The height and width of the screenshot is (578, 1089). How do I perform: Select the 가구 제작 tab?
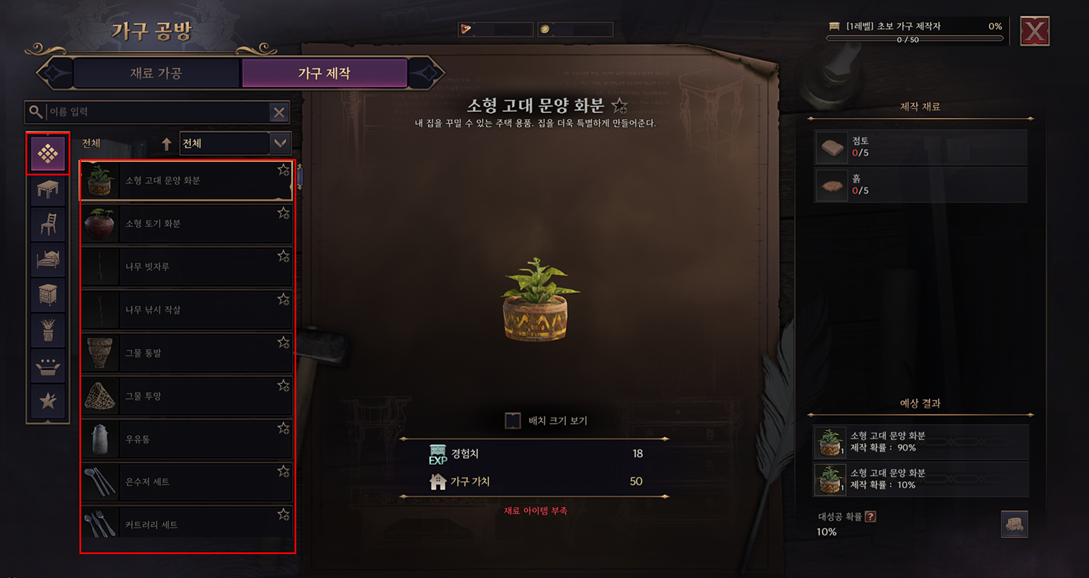[x=324, y=73]
